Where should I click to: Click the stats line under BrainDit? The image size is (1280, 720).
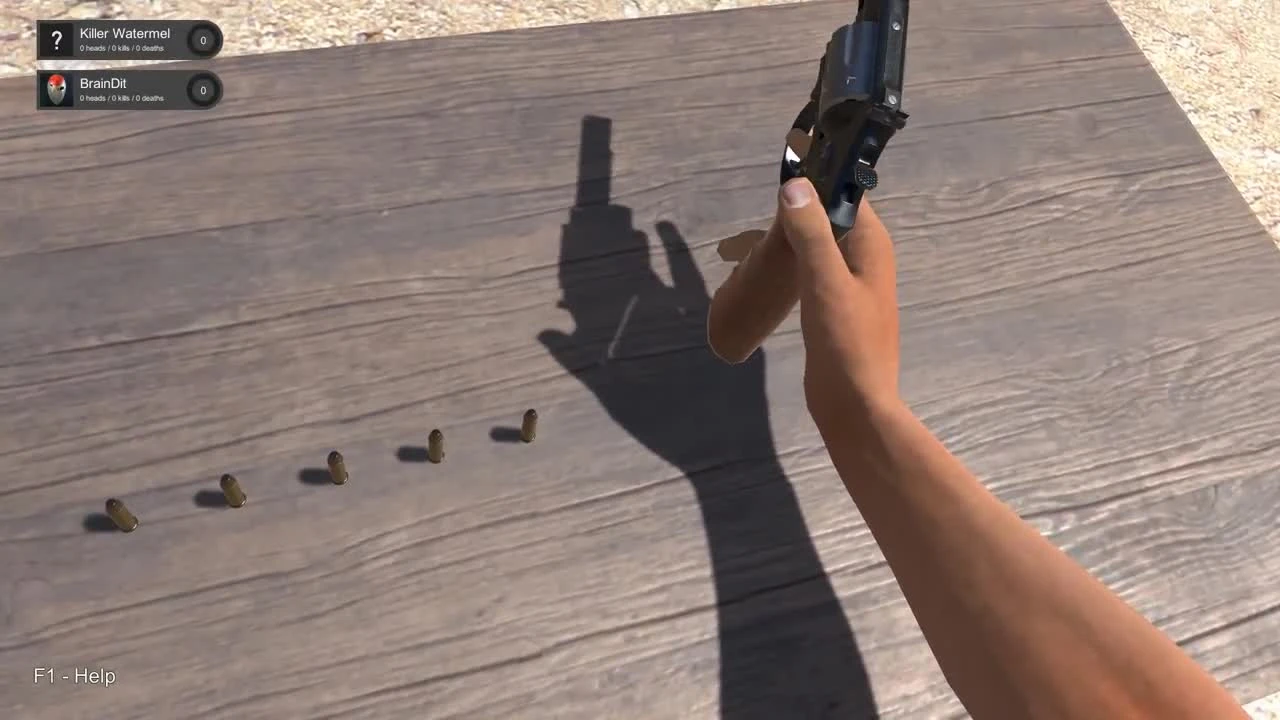click(120, 98)
